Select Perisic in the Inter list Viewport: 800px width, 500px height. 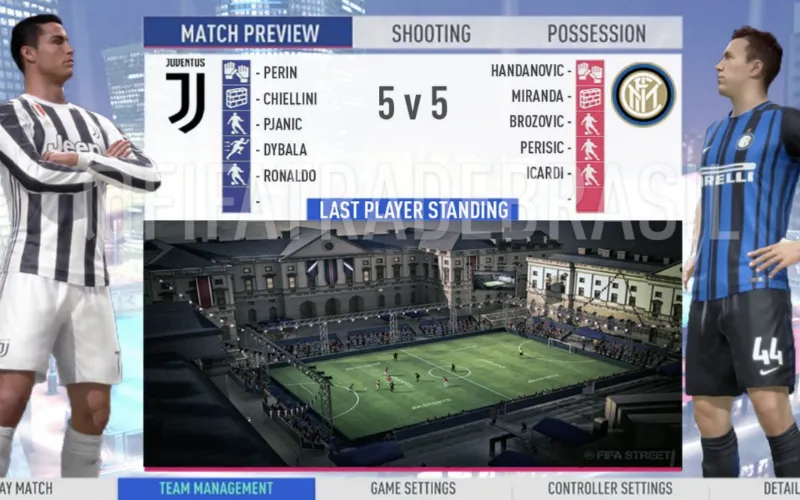[543, 147]
